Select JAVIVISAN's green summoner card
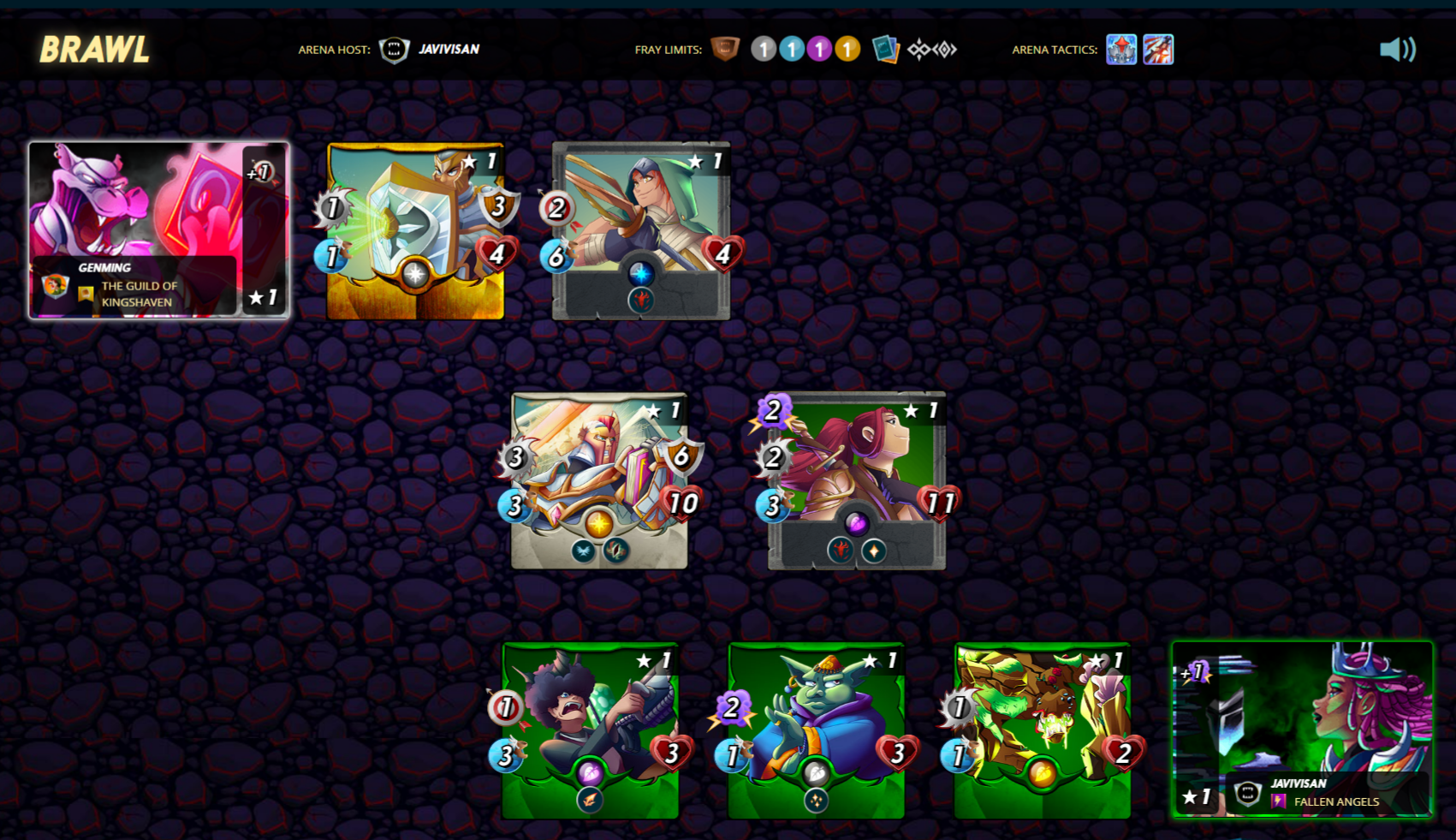Image resolution: width=1456 pixels, height=840 pixels. click(1301, 730)
